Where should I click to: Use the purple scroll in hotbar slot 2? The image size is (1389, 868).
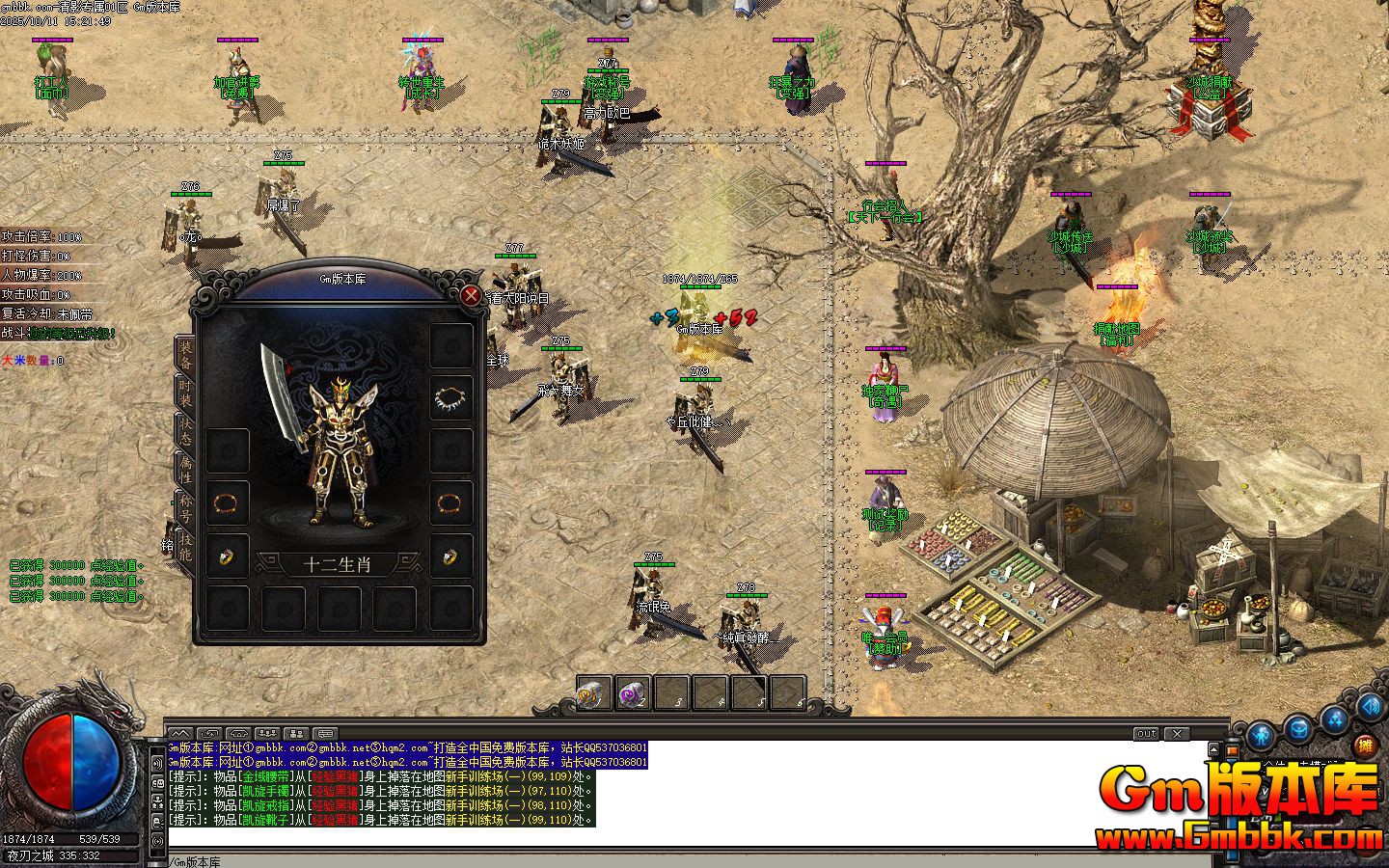coord(633,693)
